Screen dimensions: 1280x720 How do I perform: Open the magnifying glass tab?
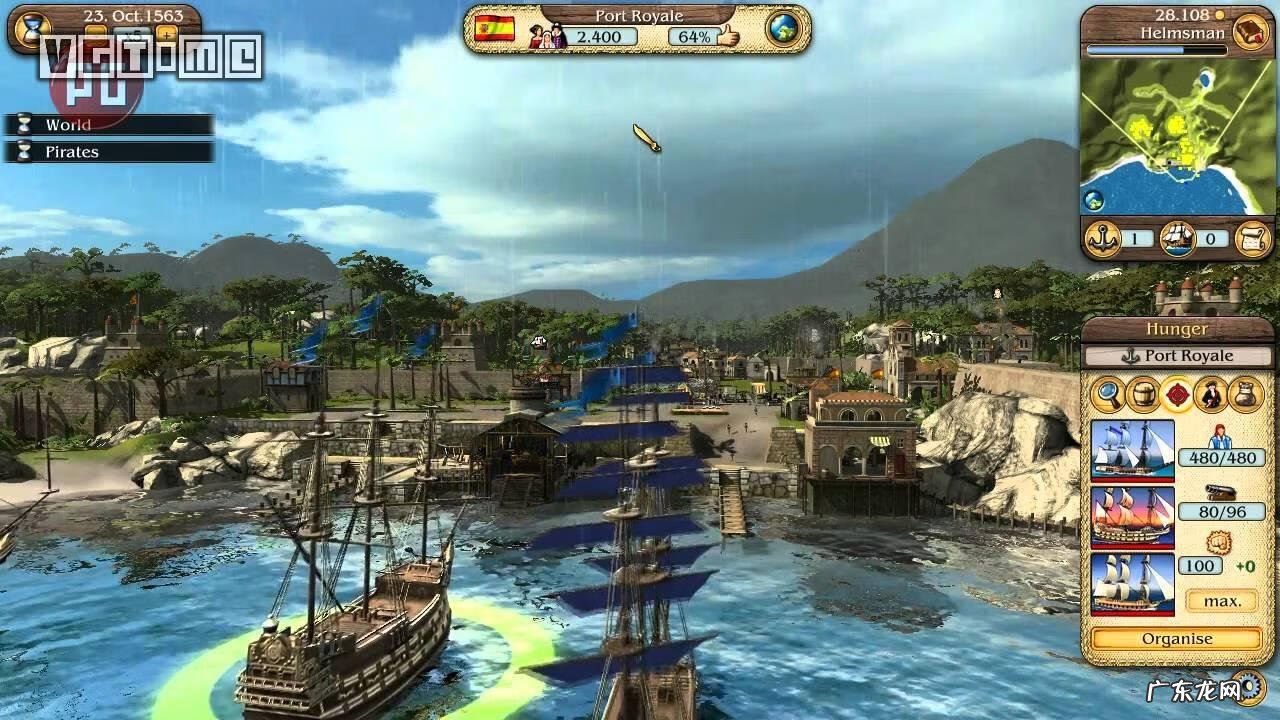coord(1108,394)
